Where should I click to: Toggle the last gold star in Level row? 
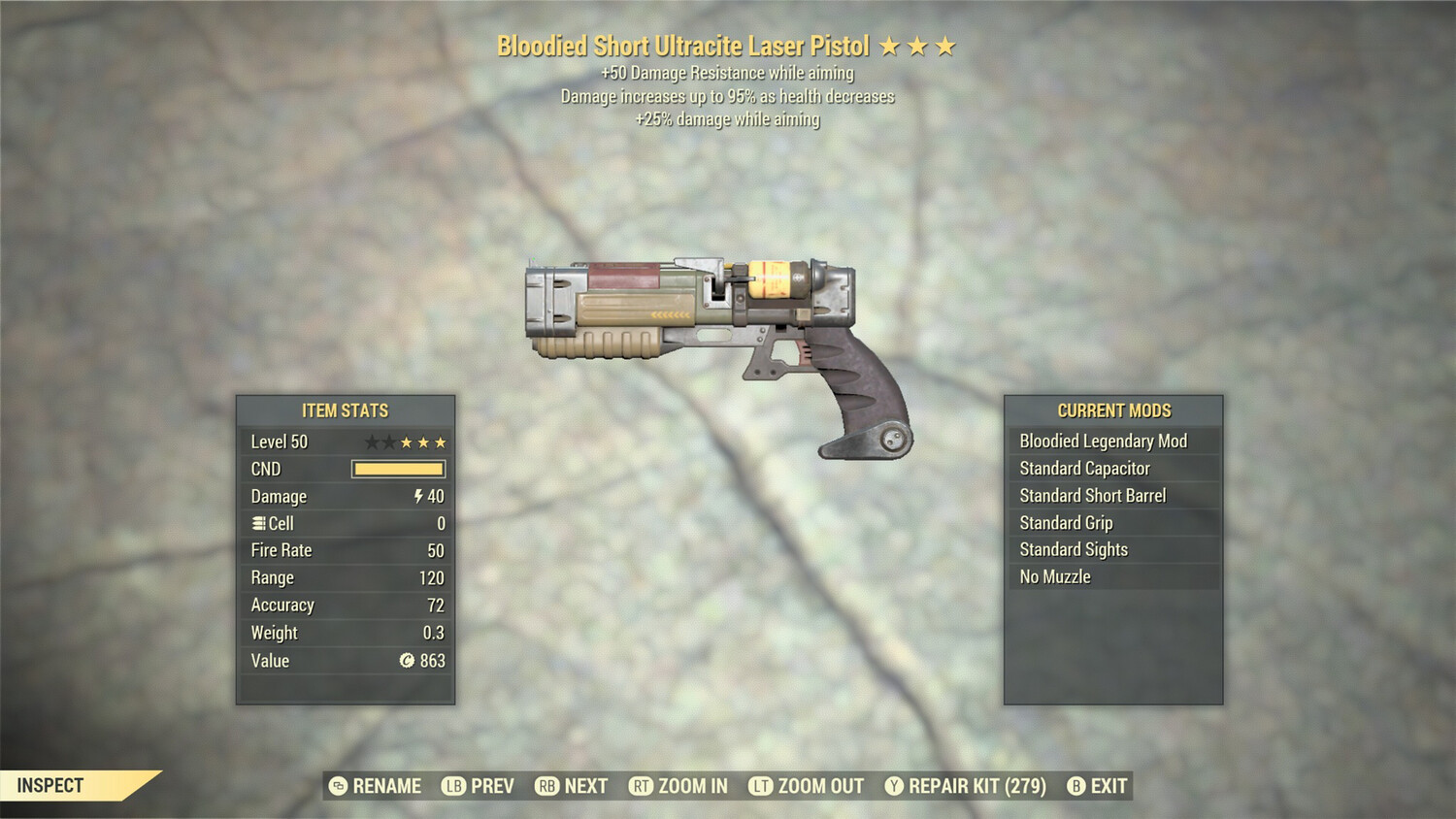tap(443, 442)
